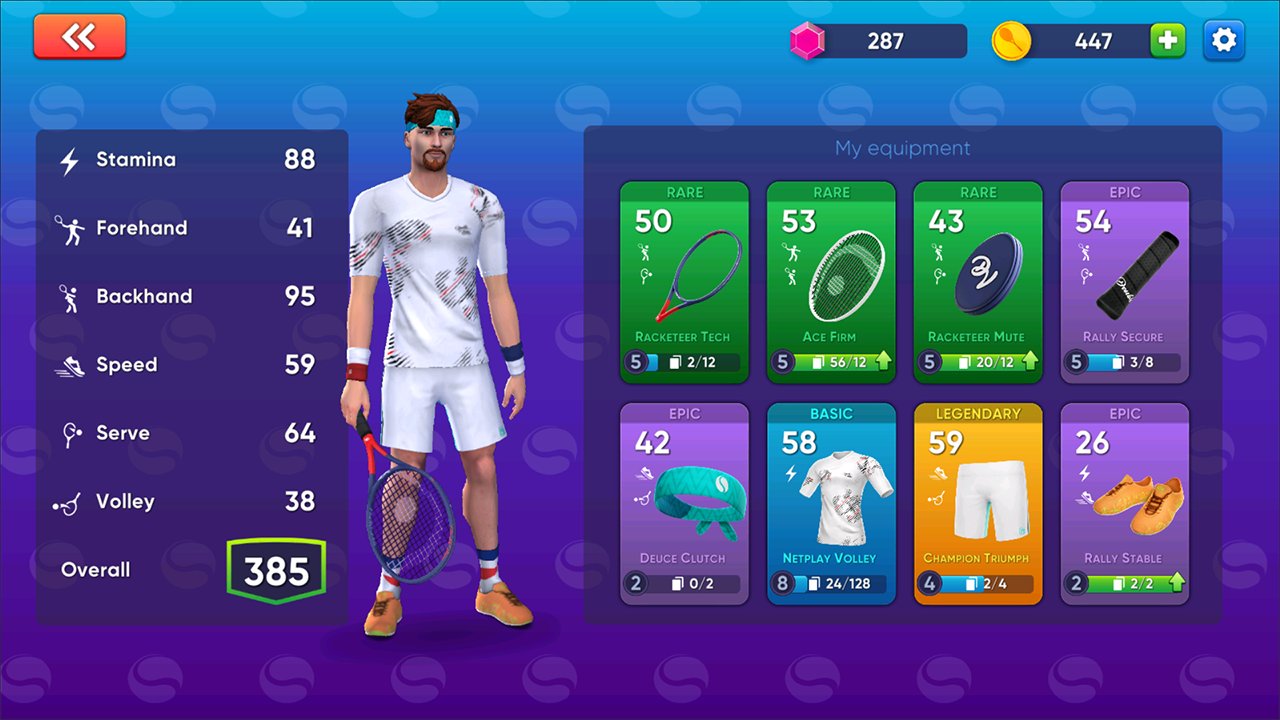Open settings with the gear icon
Viewport: 1280px width, 720px height.
[x=1223, y=41]
